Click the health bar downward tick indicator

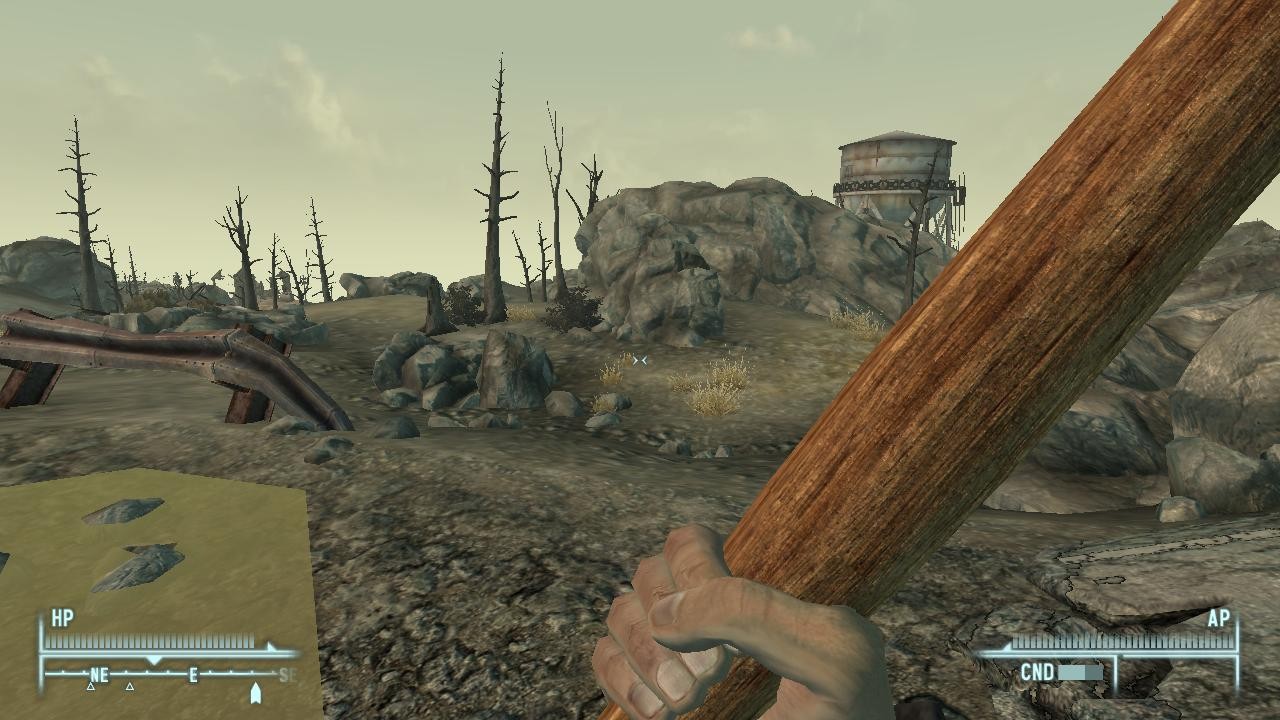coord(154,660)
